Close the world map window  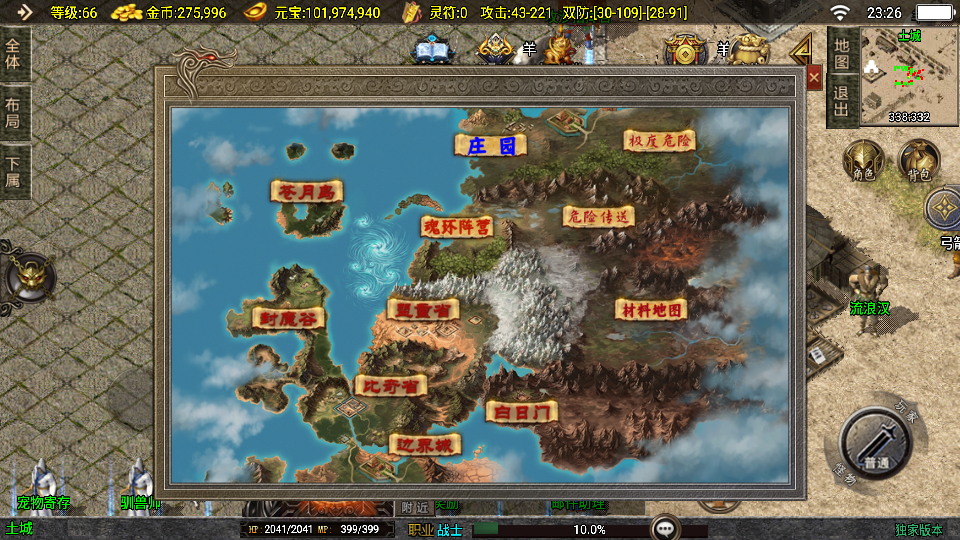click(814, 77)
